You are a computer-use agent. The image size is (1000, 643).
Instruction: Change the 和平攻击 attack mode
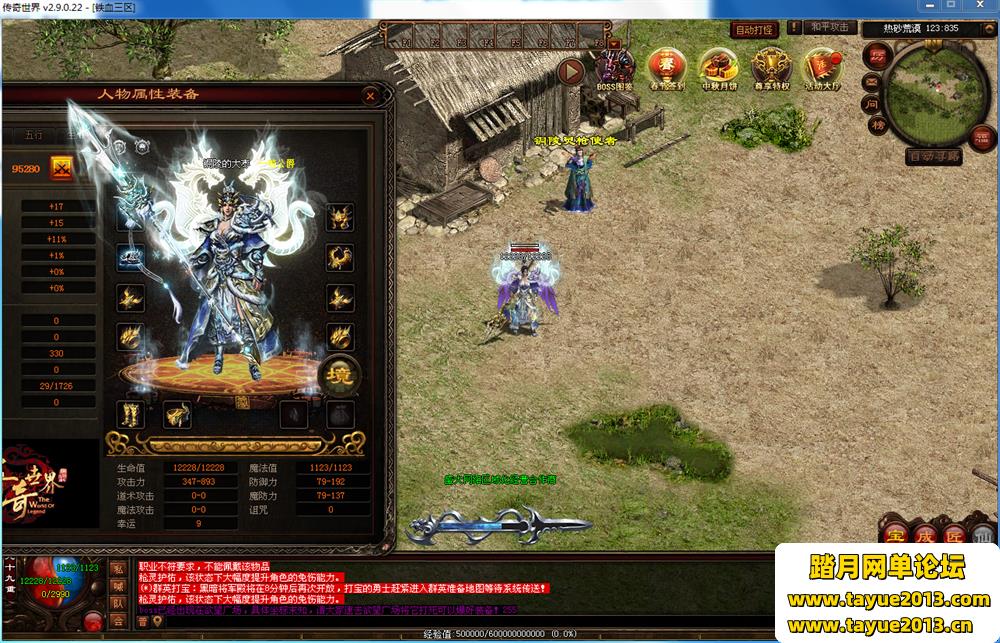830,28
